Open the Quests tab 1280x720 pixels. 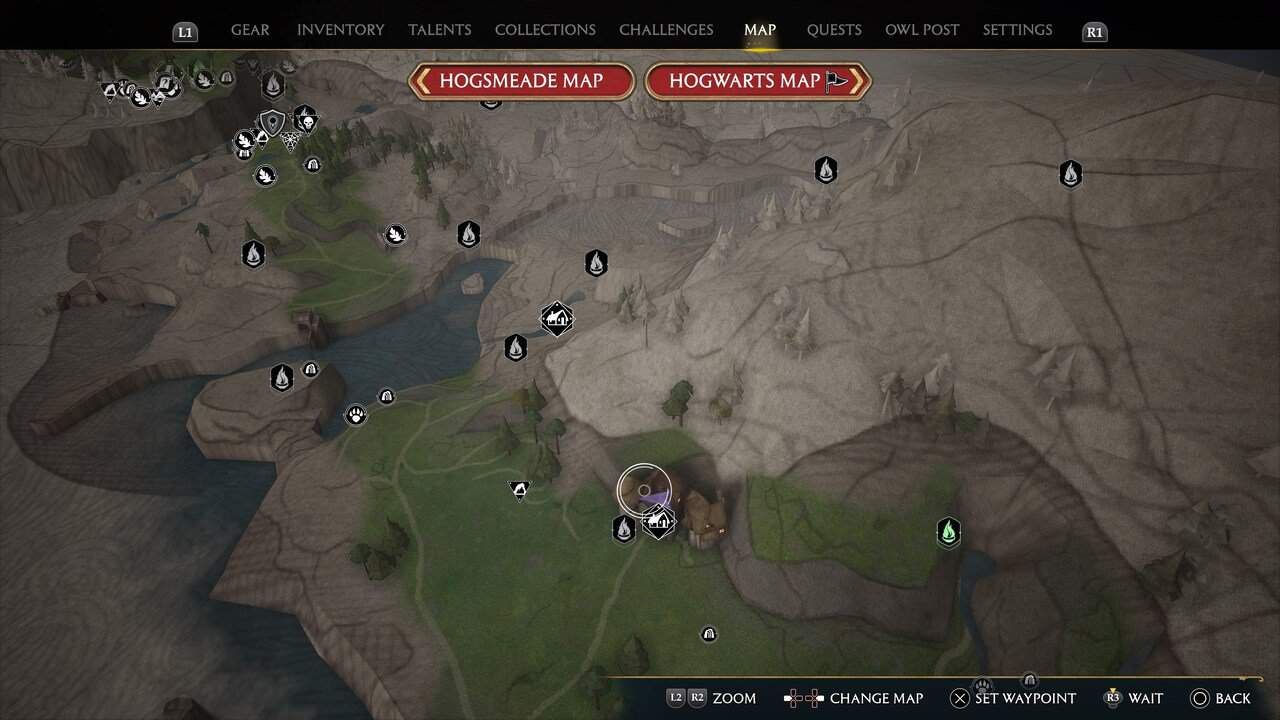point(834,30)
